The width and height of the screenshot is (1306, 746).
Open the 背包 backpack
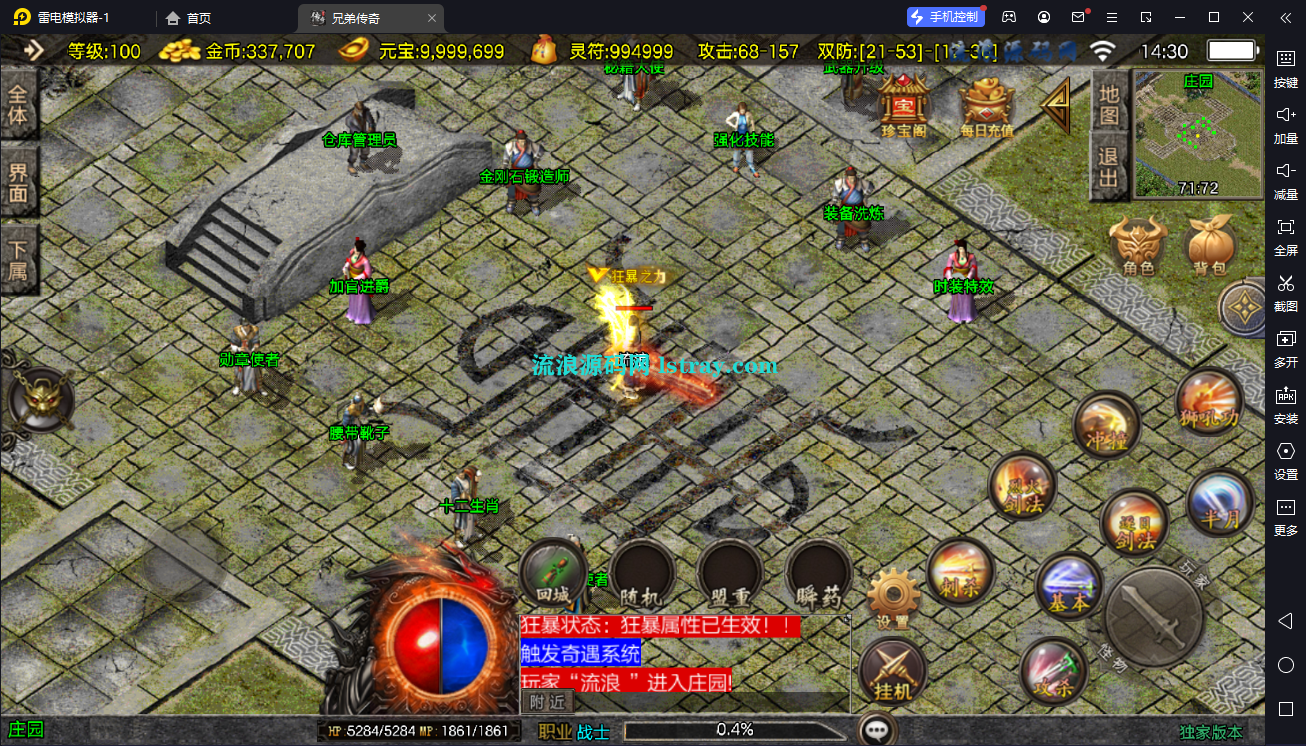click(x=1210, y=245)
